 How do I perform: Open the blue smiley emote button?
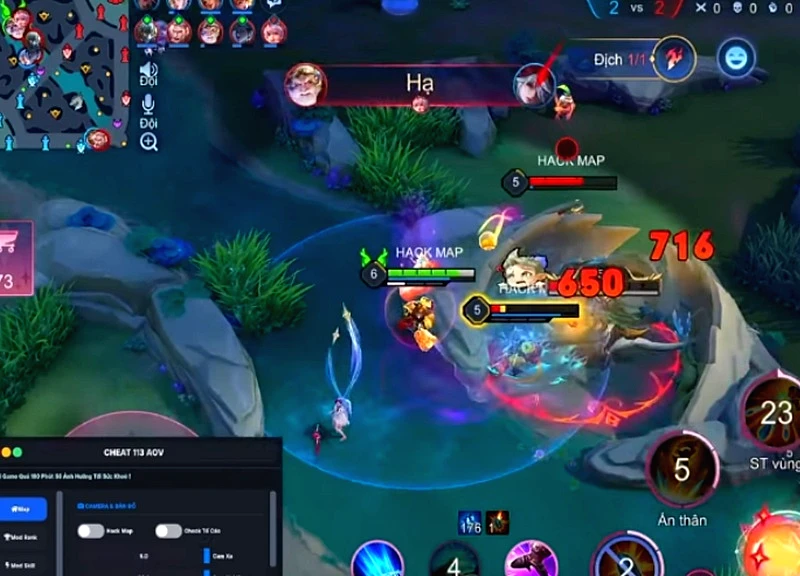pos(735,57)
